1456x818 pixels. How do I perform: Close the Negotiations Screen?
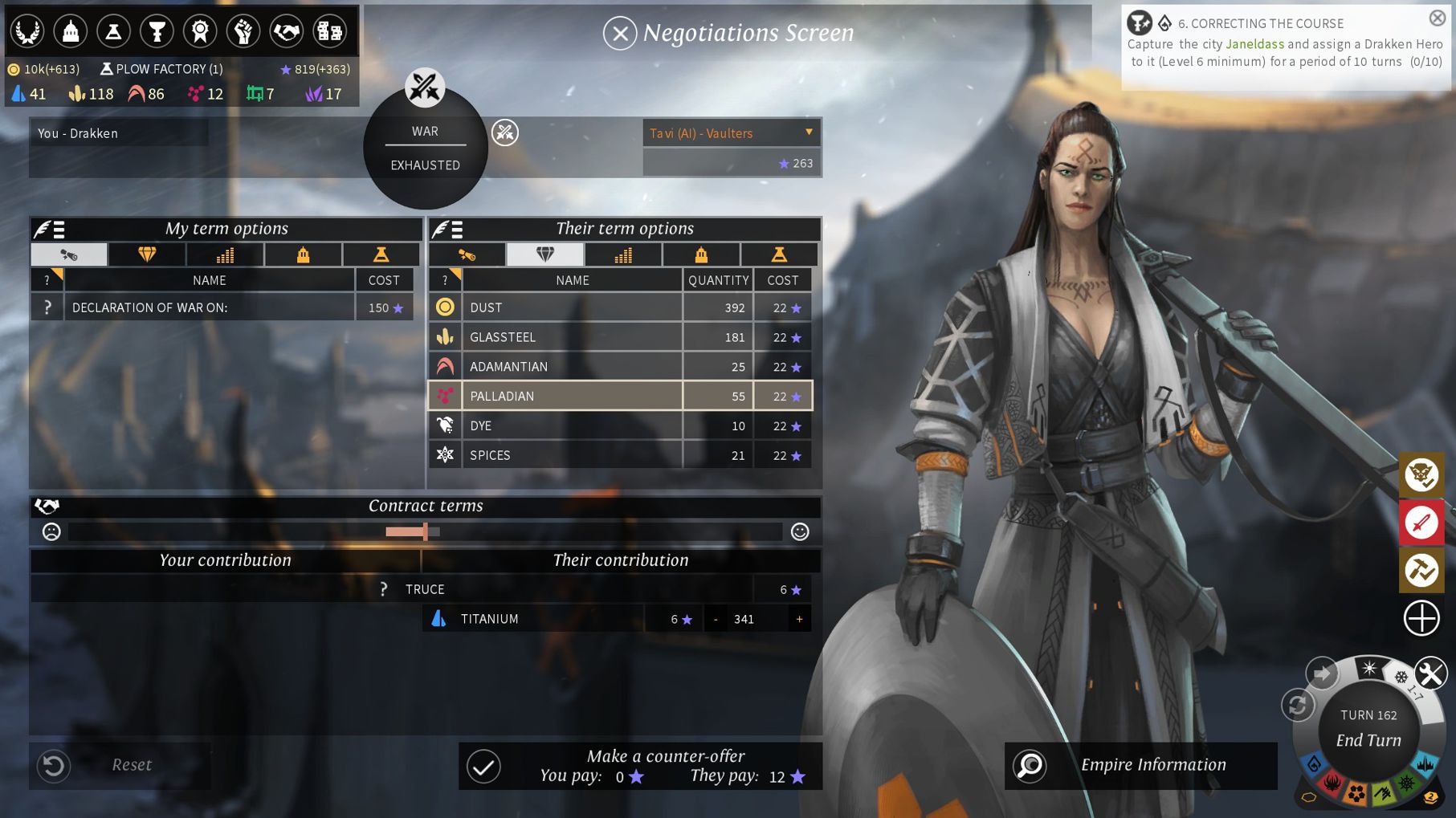point(619,34)
